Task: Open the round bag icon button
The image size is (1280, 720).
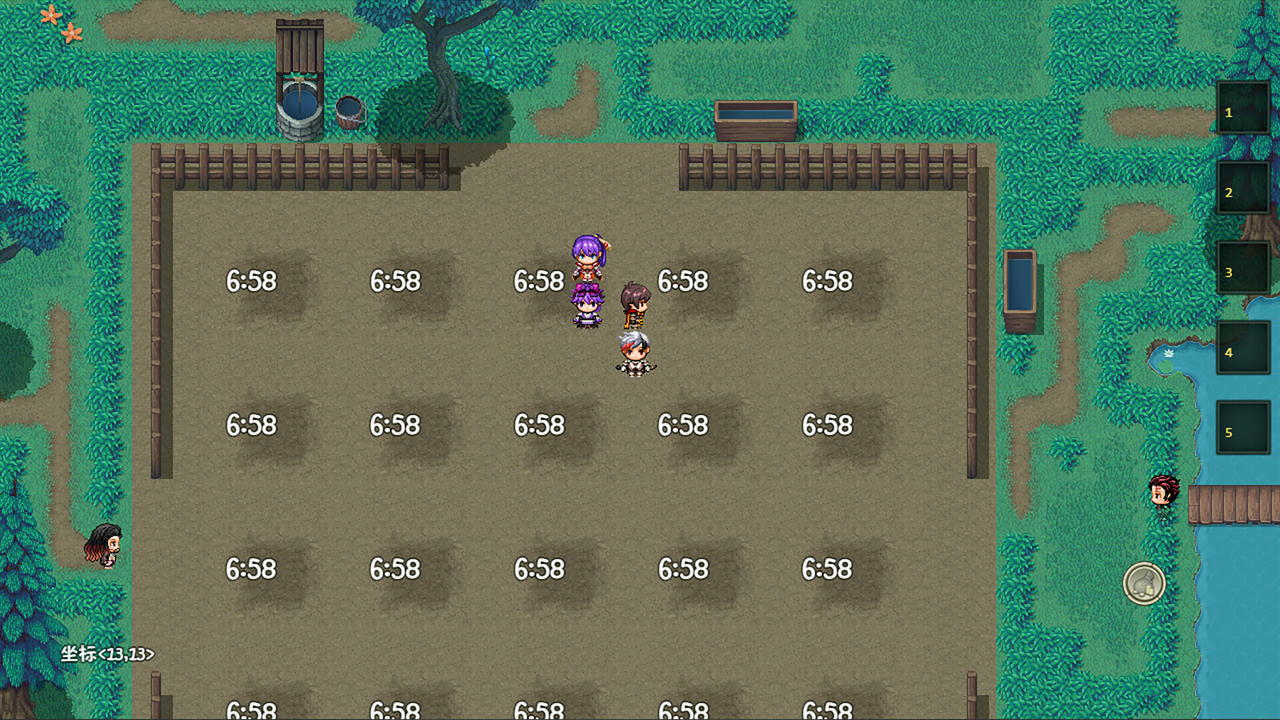Action: (x=1144, y=583)
